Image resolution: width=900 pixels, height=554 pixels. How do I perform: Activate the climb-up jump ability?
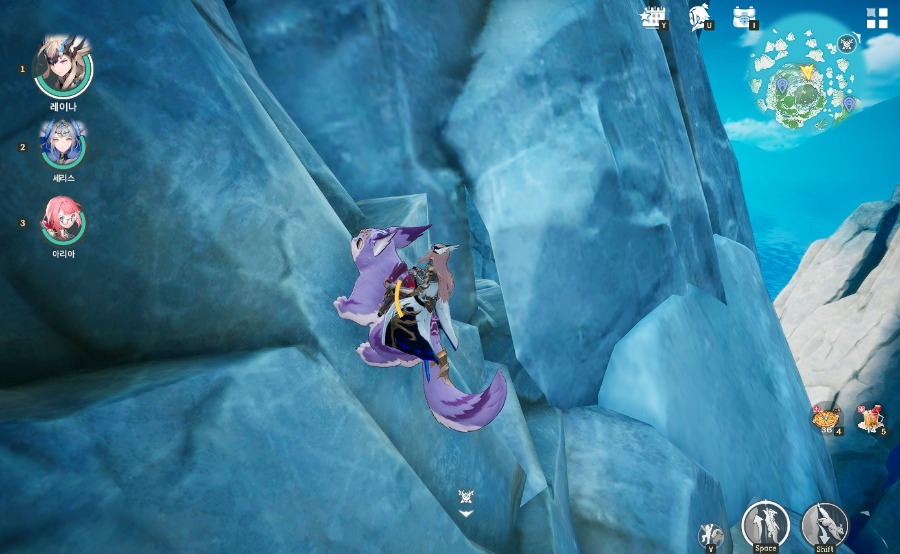point(765,523)
